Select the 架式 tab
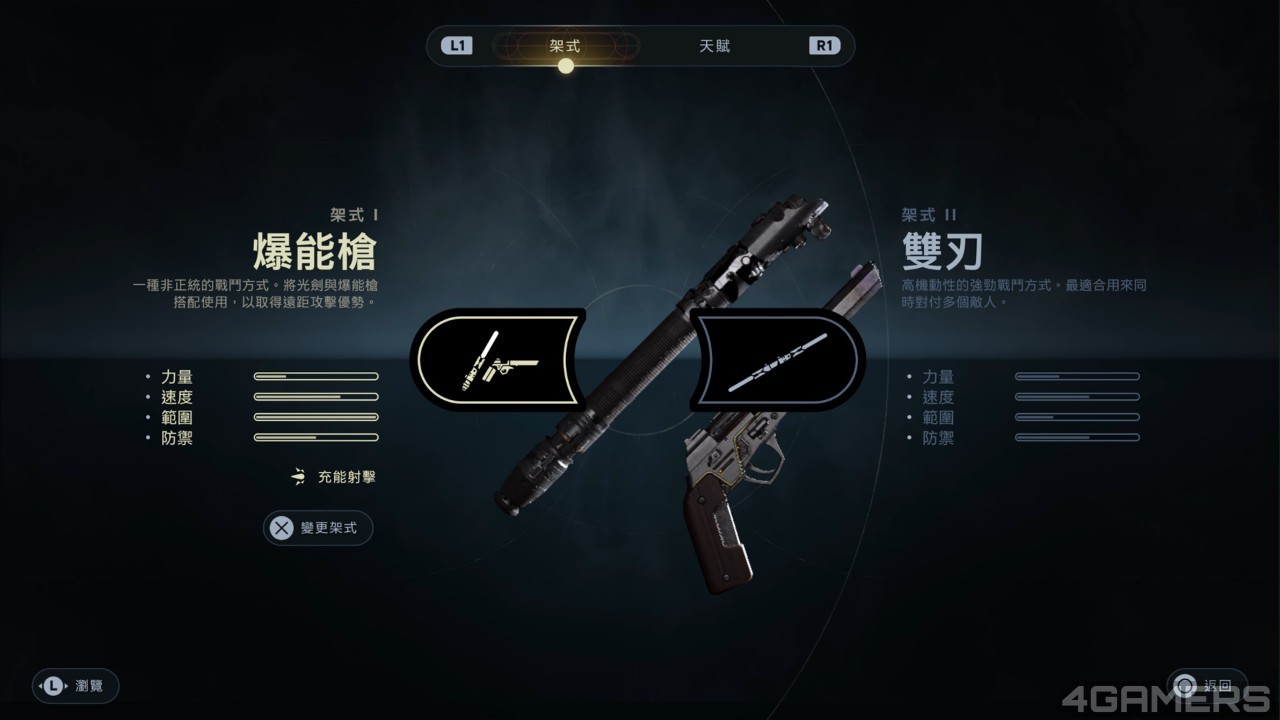The width and height of the screenshot is (1280, 720). (x=566, y=45)
